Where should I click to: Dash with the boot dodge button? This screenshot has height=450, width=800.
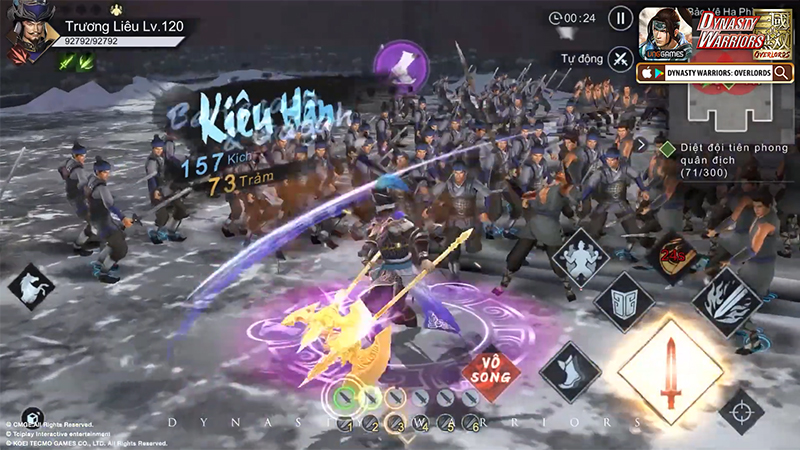click(x=570, y=371)
